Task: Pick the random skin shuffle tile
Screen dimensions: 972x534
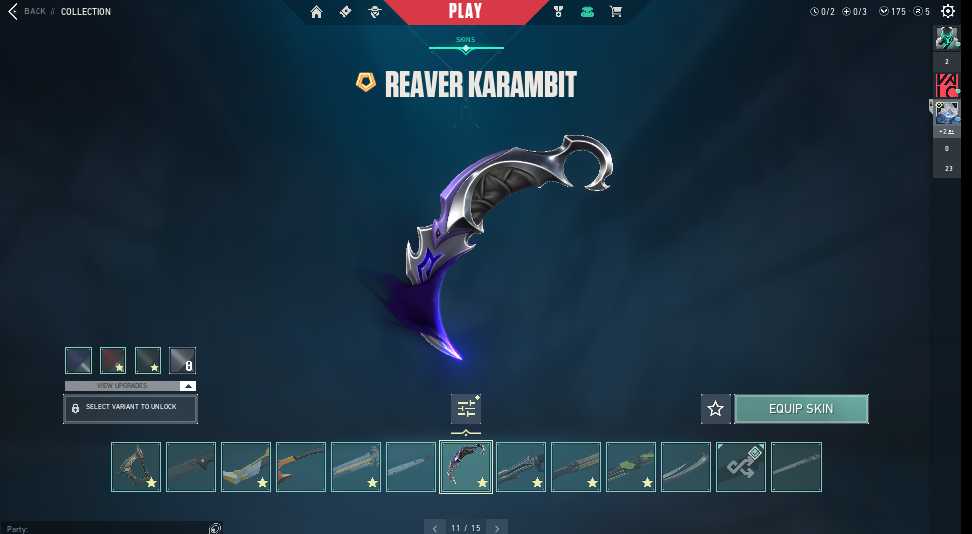Action: 741,467
